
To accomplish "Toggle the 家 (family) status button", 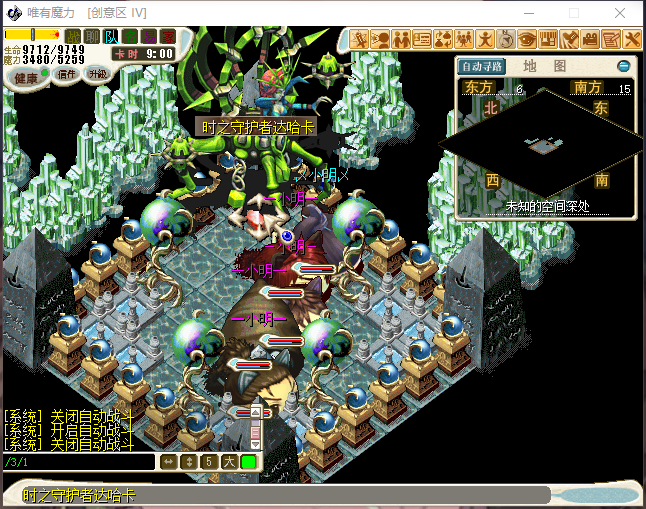I will (168, 37).
